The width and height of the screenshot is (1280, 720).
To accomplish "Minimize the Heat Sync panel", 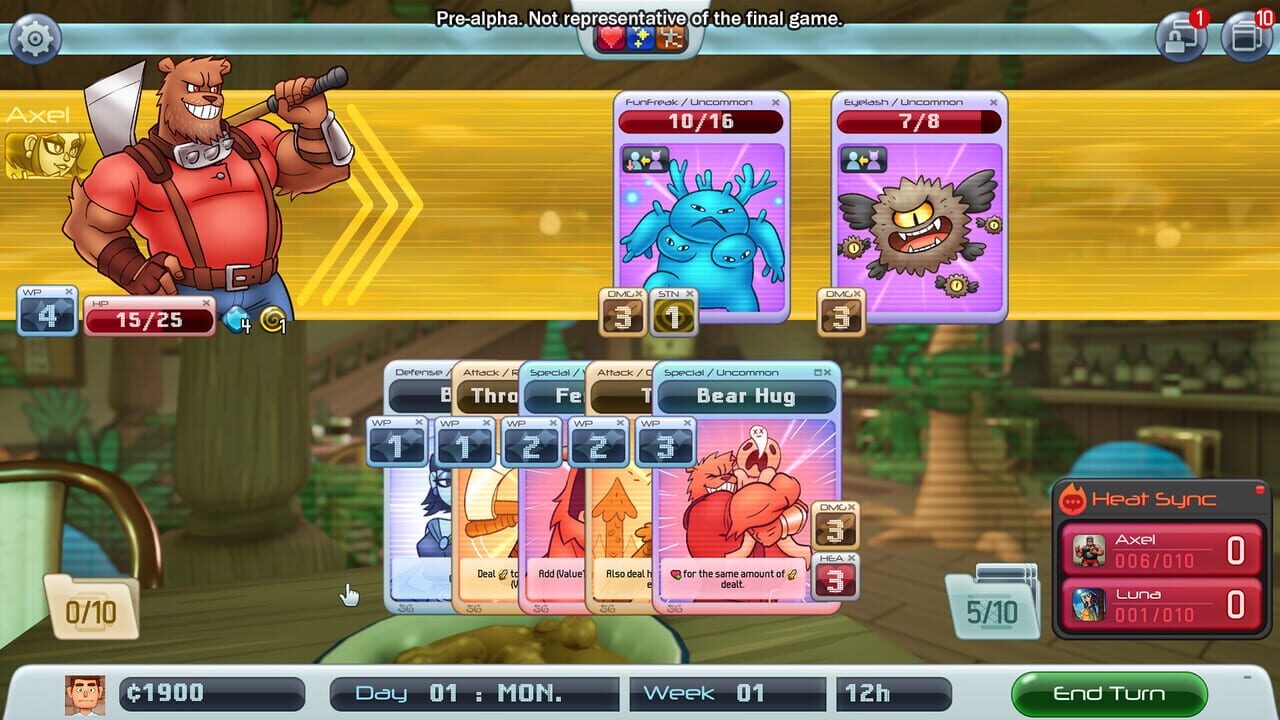I will (x=1260, y=490).
